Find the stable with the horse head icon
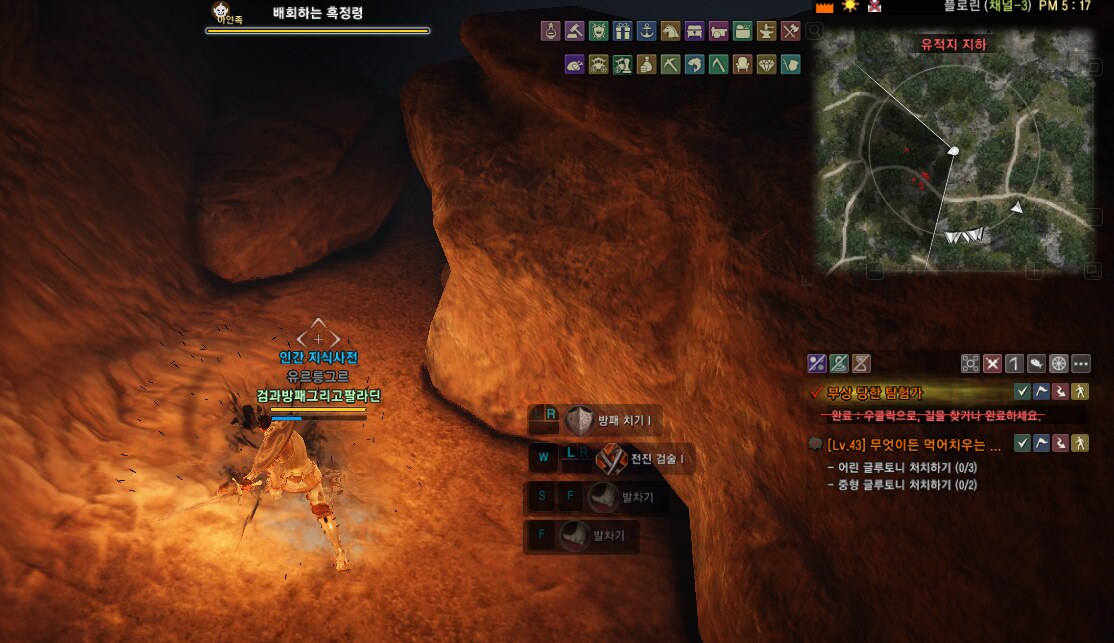 670,31
